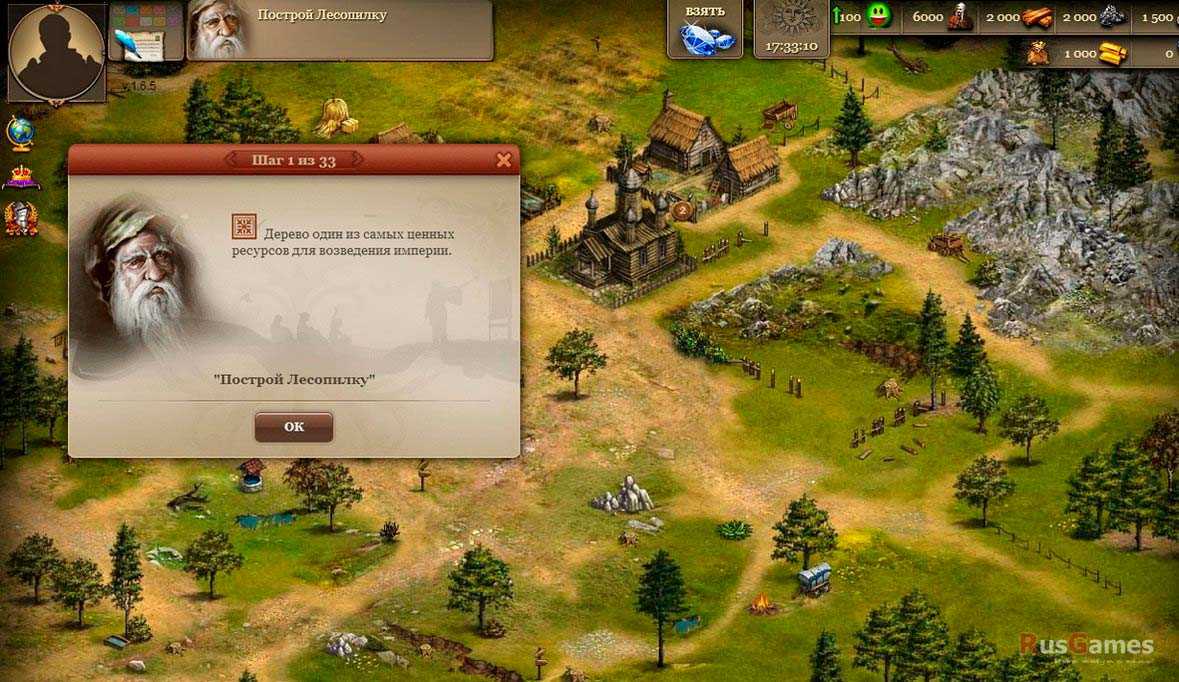Select the gold bars resource icon
This screenshot has width=1179, height=682.
pyautogui.click(x=1112, y=54)
